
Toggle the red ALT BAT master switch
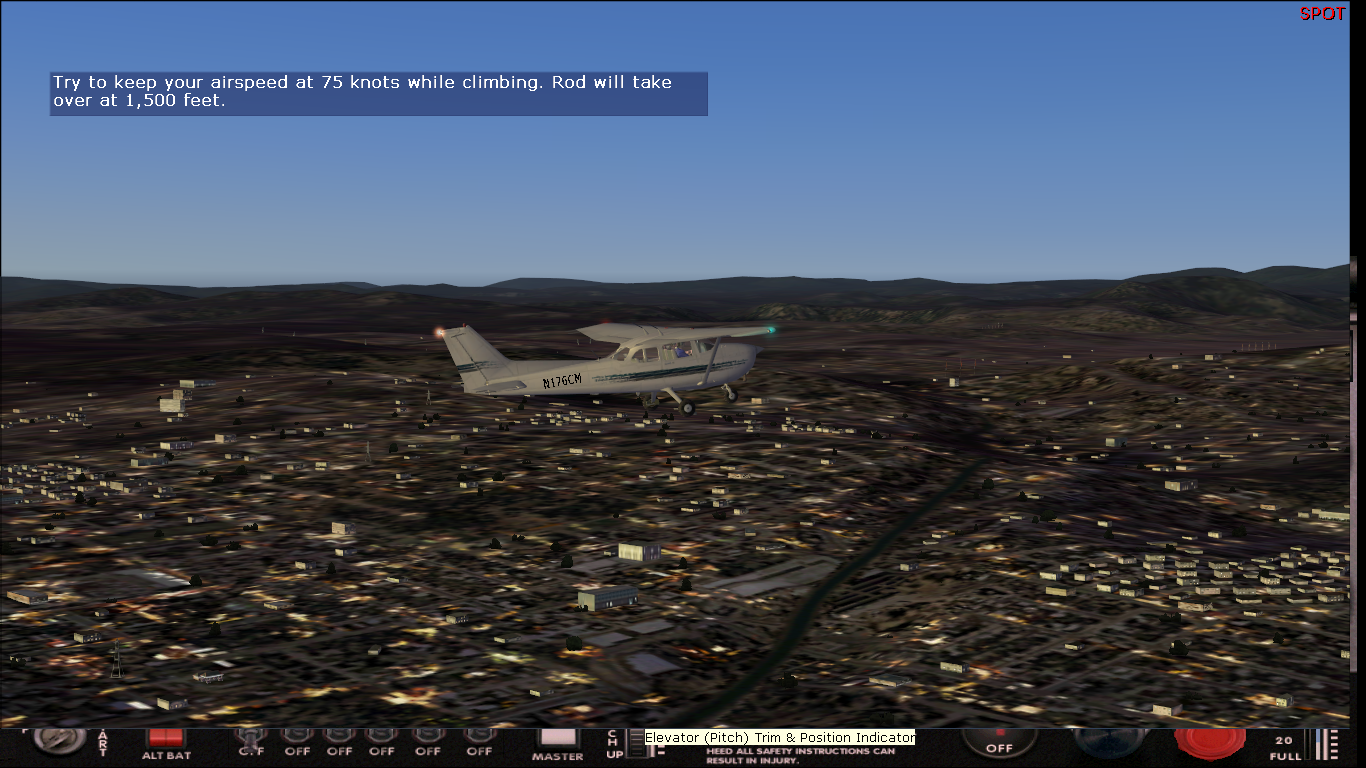[166, 738]
